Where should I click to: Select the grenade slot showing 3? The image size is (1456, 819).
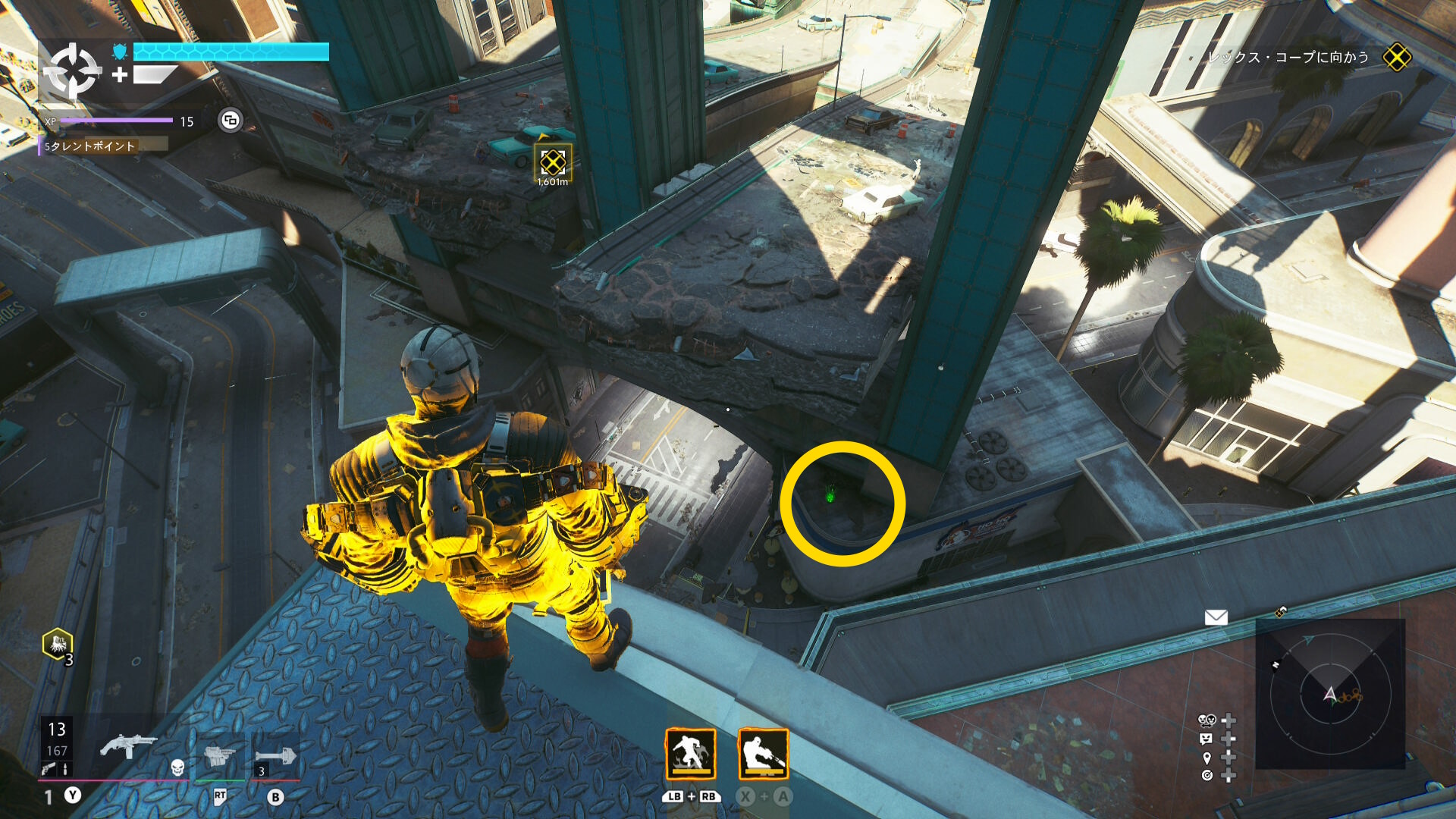(275, 757)
